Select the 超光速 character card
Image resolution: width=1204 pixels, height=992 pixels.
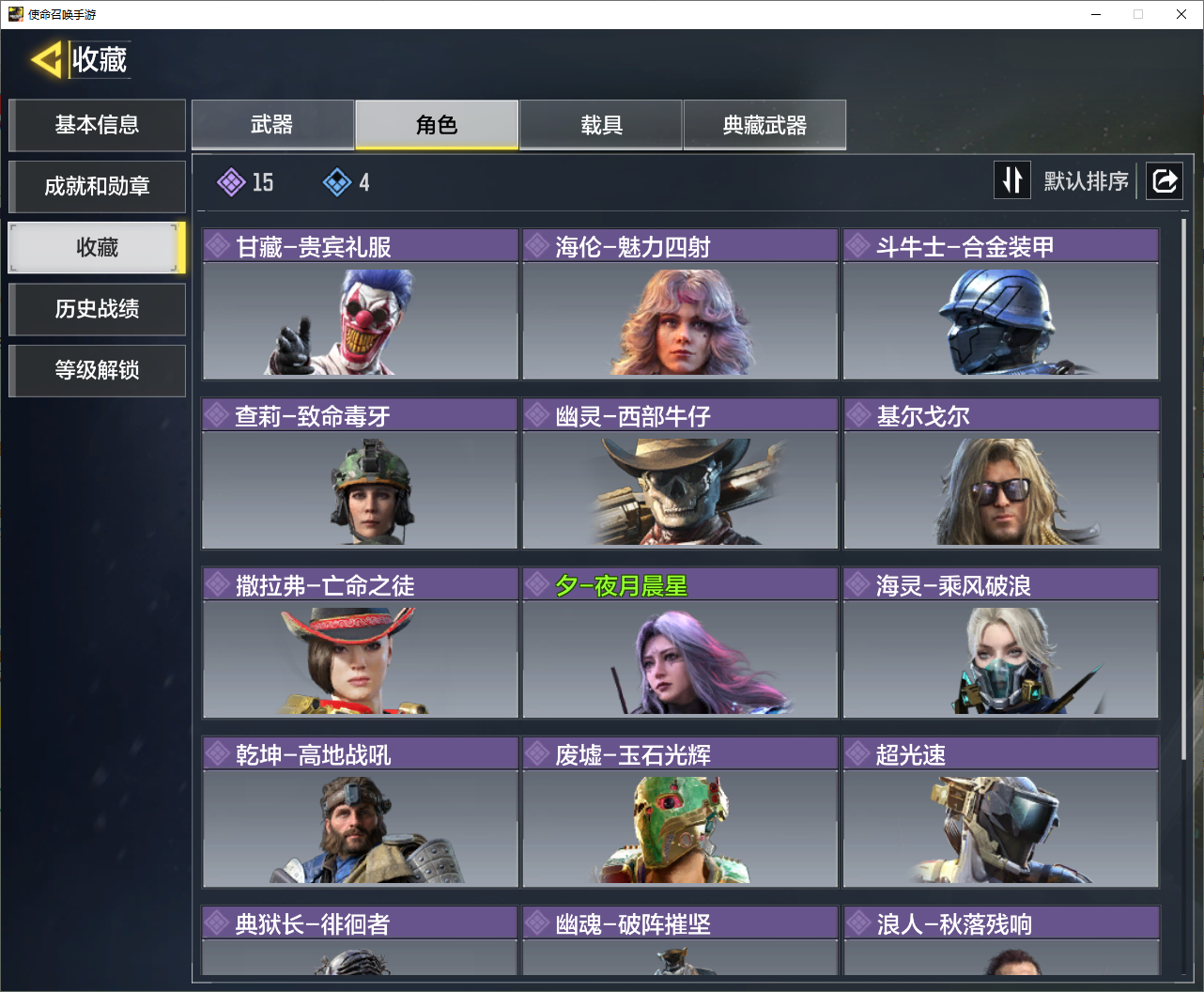pos(1001,812)
